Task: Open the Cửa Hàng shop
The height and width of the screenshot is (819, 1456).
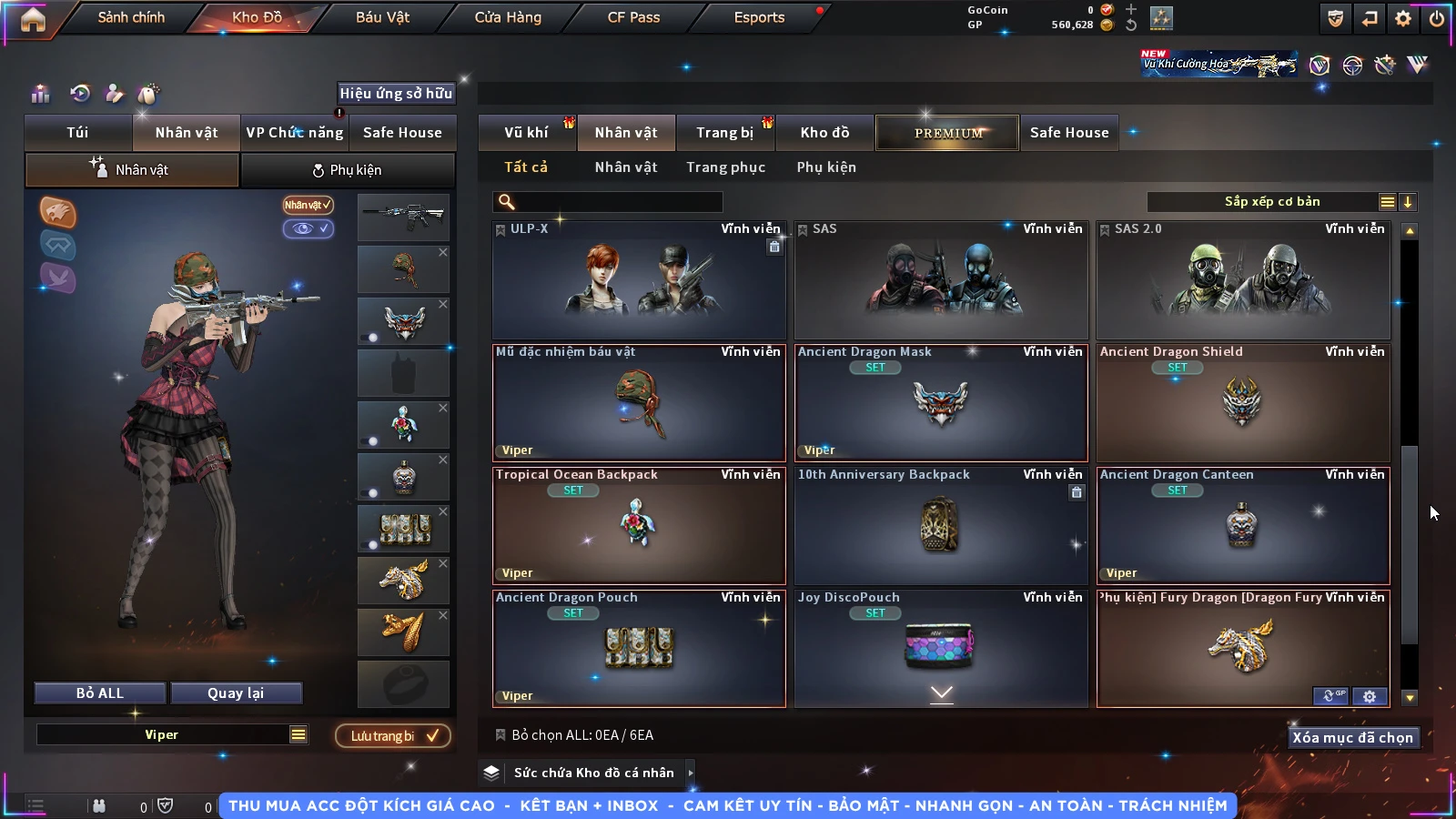Action: click(x=508, y=17)
